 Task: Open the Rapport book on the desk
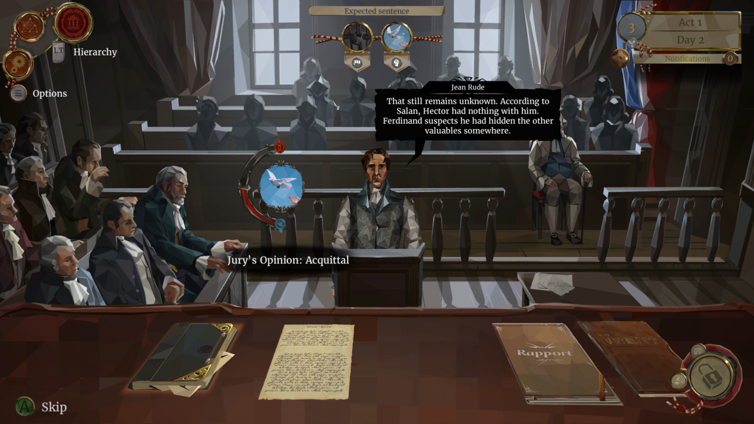(x=544, y=361)
